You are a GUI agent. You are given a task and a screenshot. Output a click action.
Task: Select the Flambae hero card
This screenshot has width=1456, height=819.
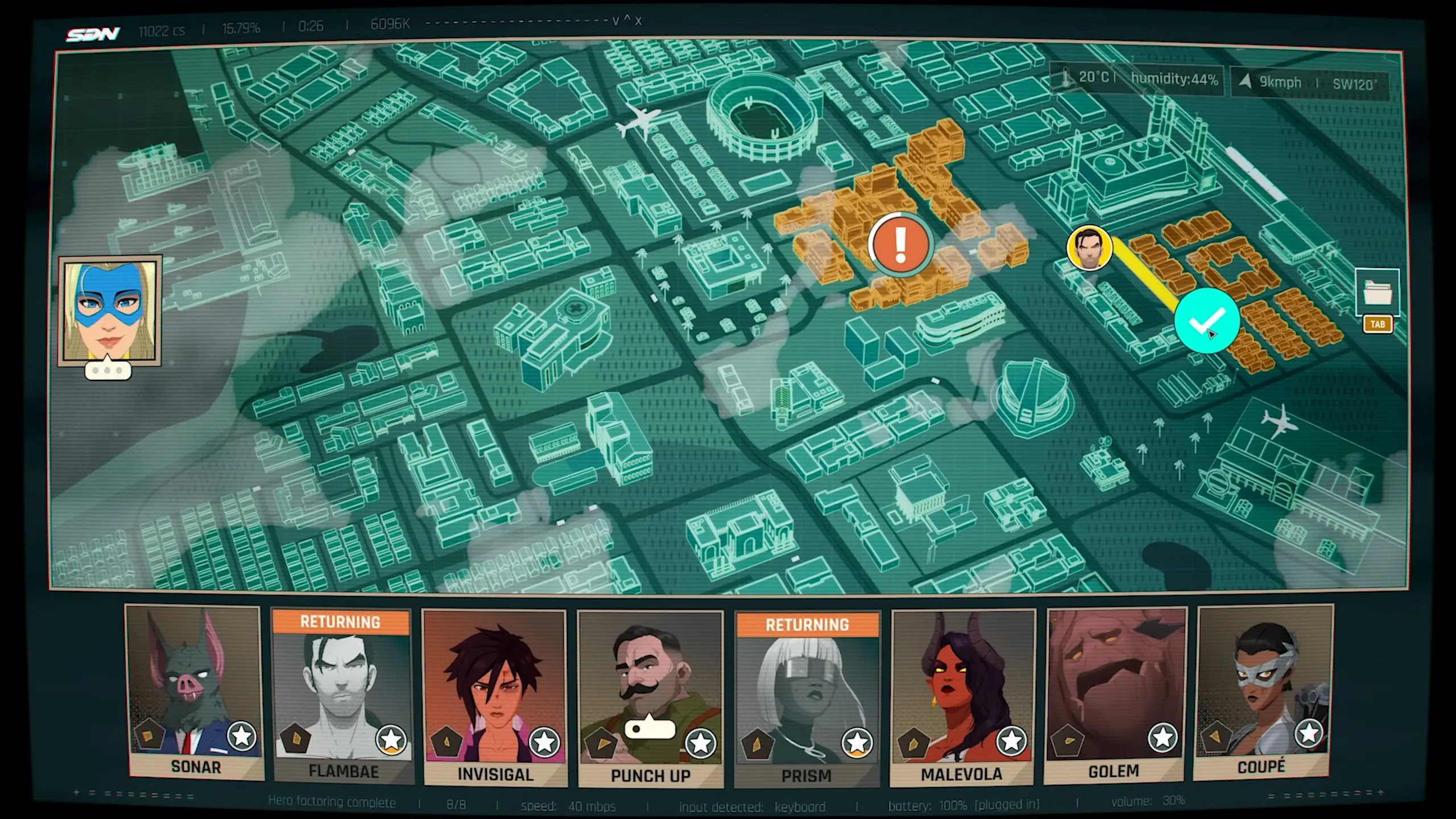342,694
